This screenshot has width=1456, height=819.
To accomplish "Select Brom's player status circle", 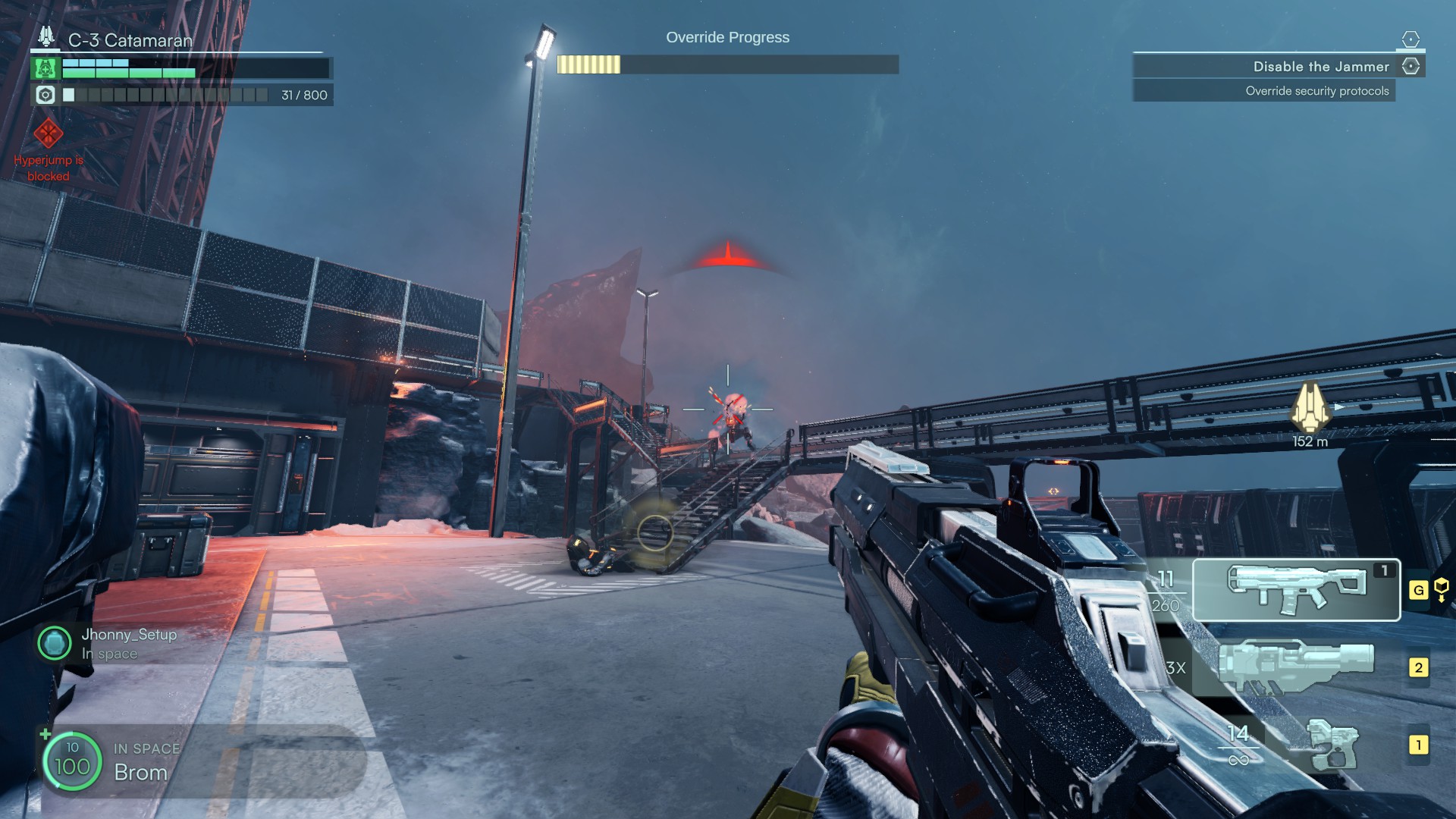I will [72, 761].
